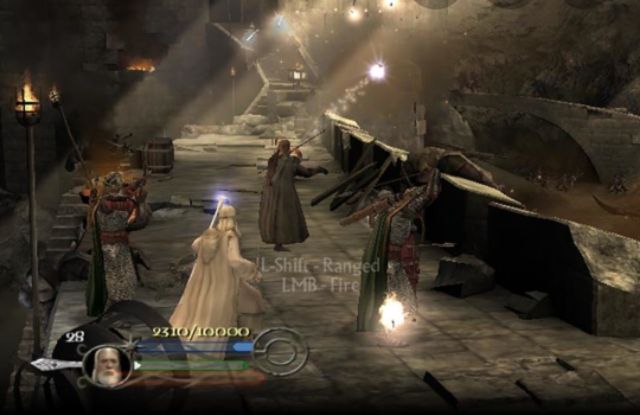Click the Gandalf character portrait
The width and height of the screenshot is (640, 415).
pyautogui.click(x=106, y=366)
